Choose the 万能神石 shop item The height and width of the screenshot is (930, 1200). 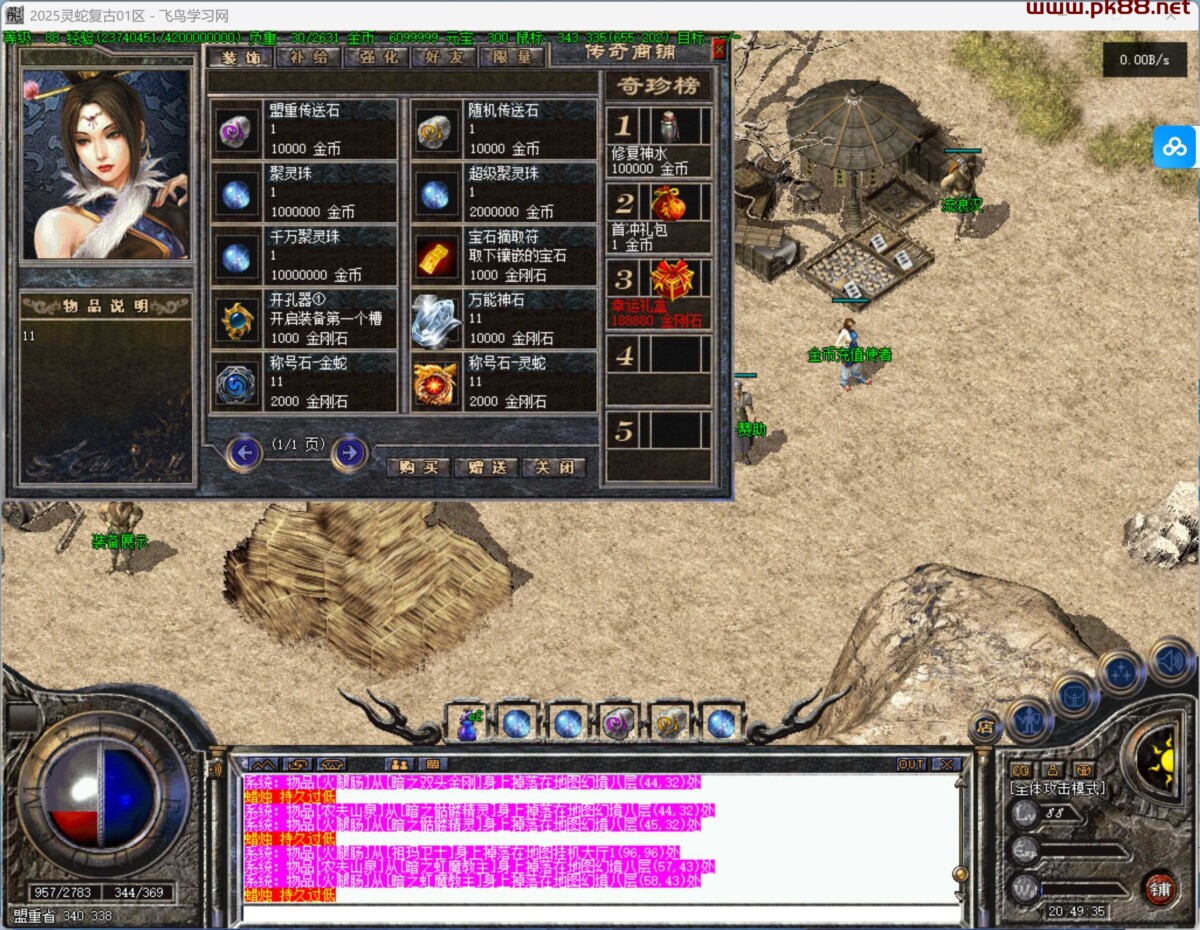504,319
